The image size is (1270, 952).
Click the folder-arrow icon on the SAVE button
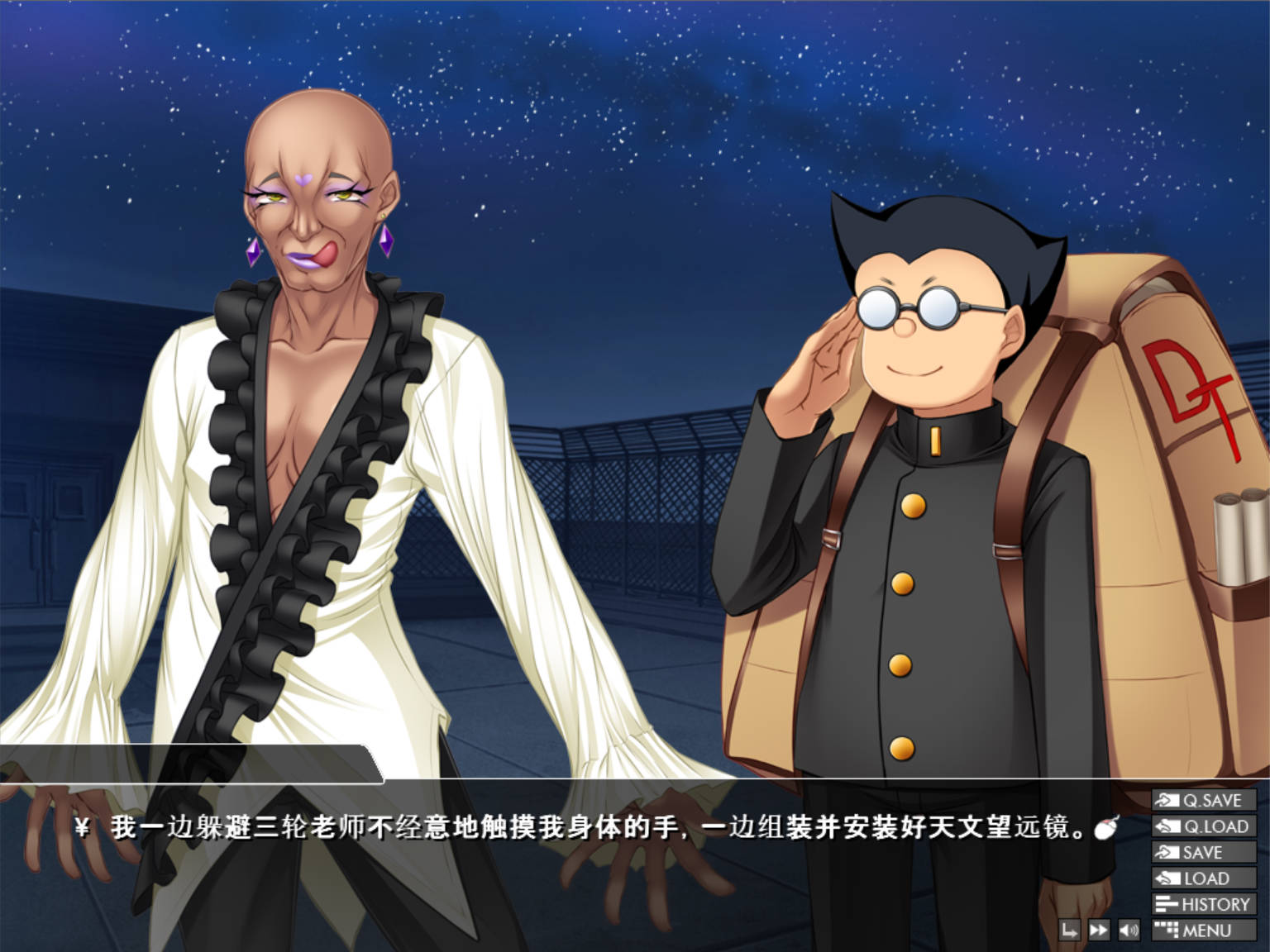(x=1167, y=853)
